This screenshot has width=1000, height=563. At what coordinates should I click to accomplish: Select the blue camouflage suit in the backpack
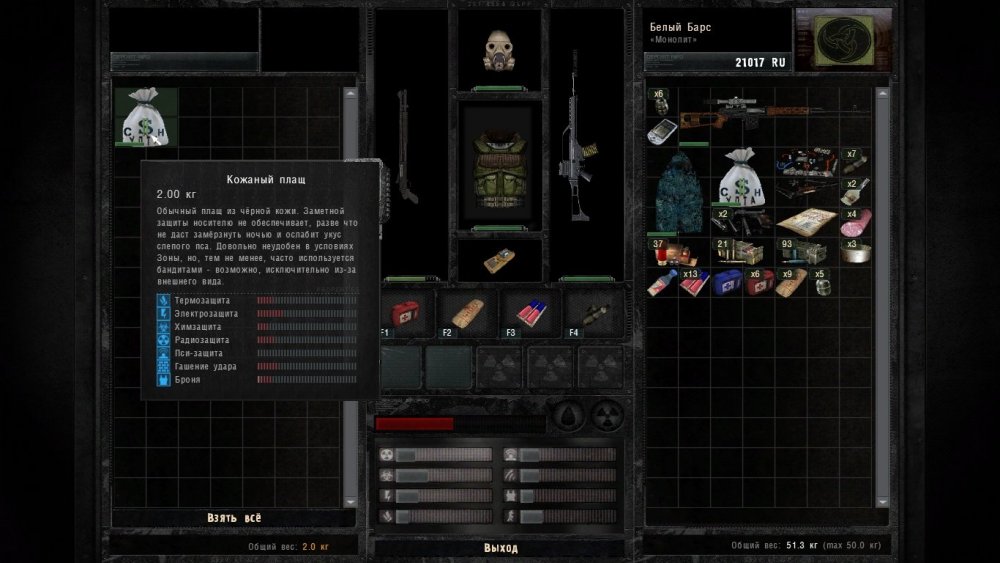pyautogui.click(x=676, y=192)
